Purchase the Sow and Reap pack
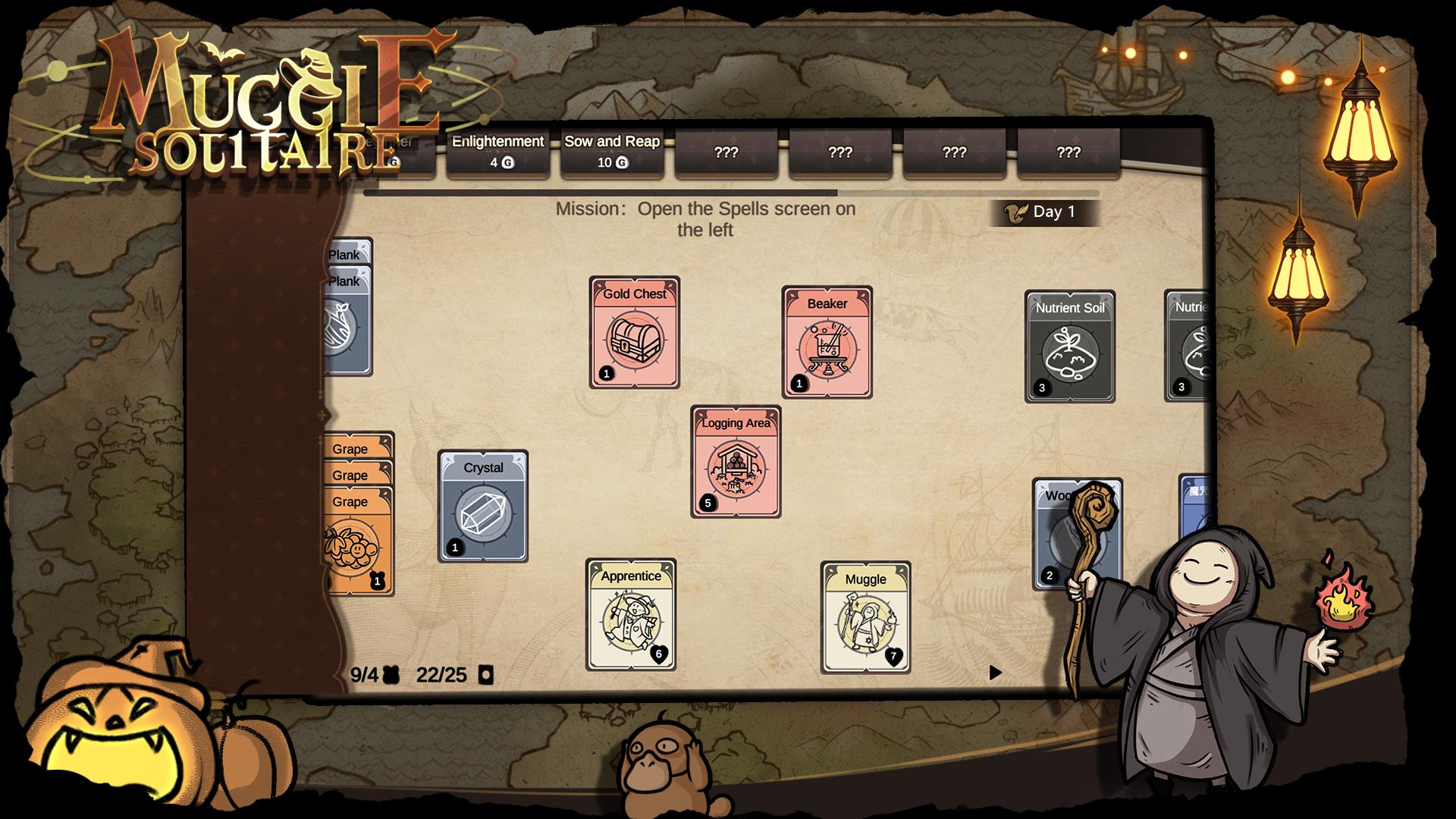 click(612, 152)
